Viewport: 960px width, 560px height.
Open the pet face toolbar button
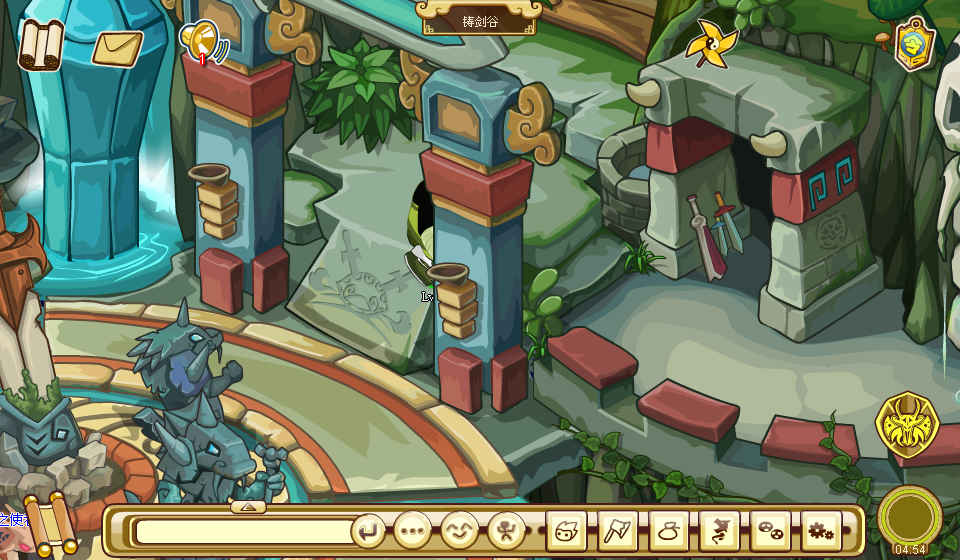[567, 530]
